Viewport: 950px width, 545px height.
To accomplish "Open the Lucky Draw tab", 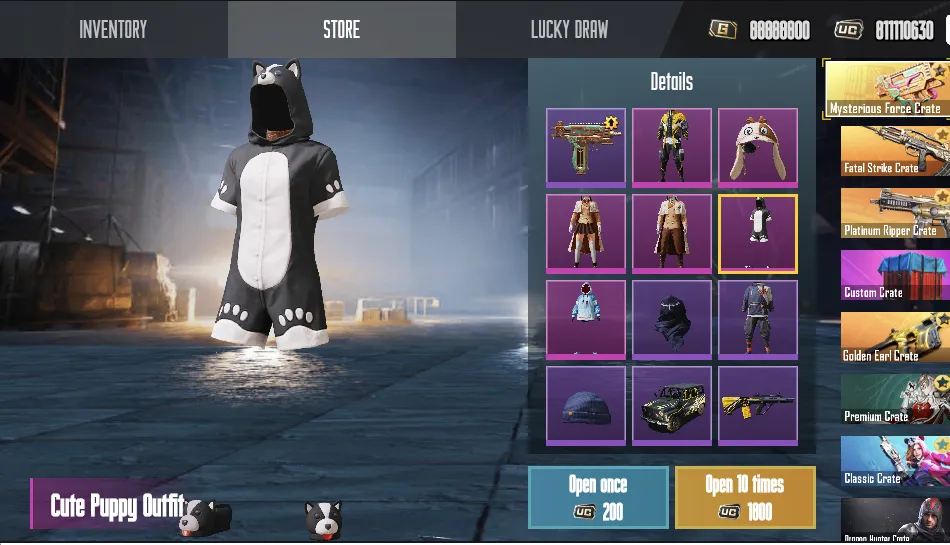I will pyautogui.click(x=569, y=29).
